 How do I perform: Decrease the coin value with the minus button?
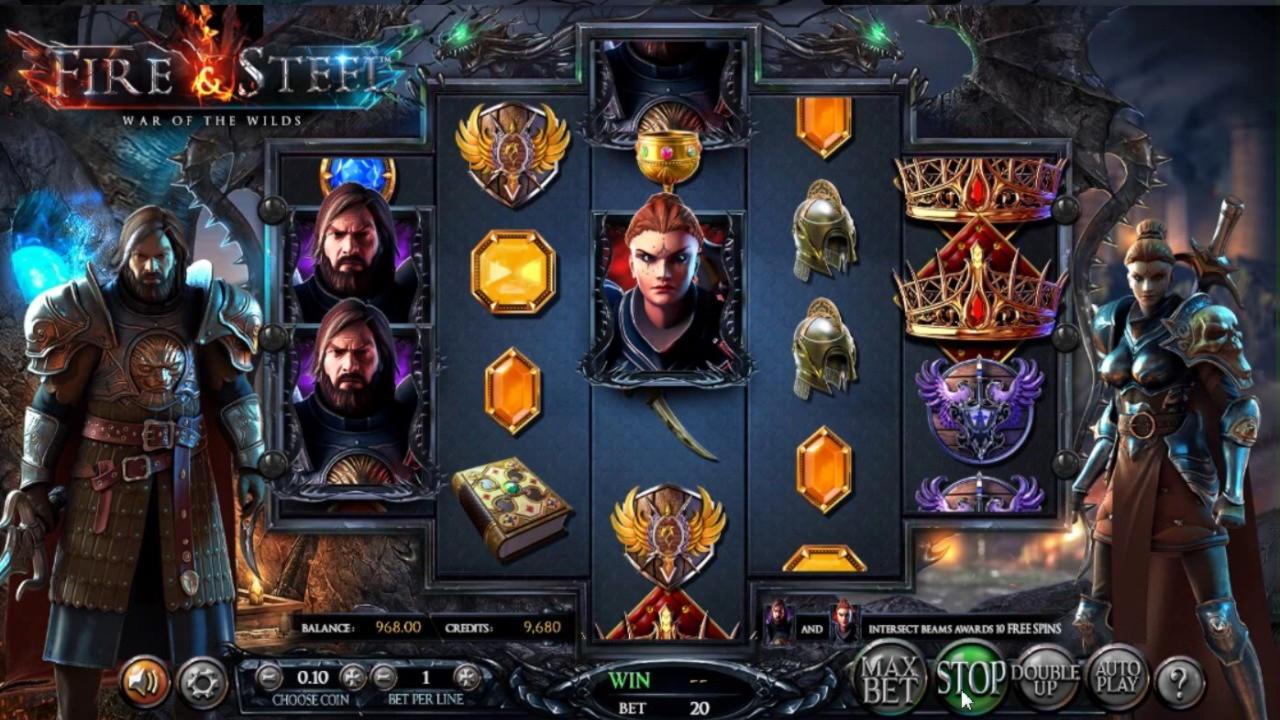point(268,677)
